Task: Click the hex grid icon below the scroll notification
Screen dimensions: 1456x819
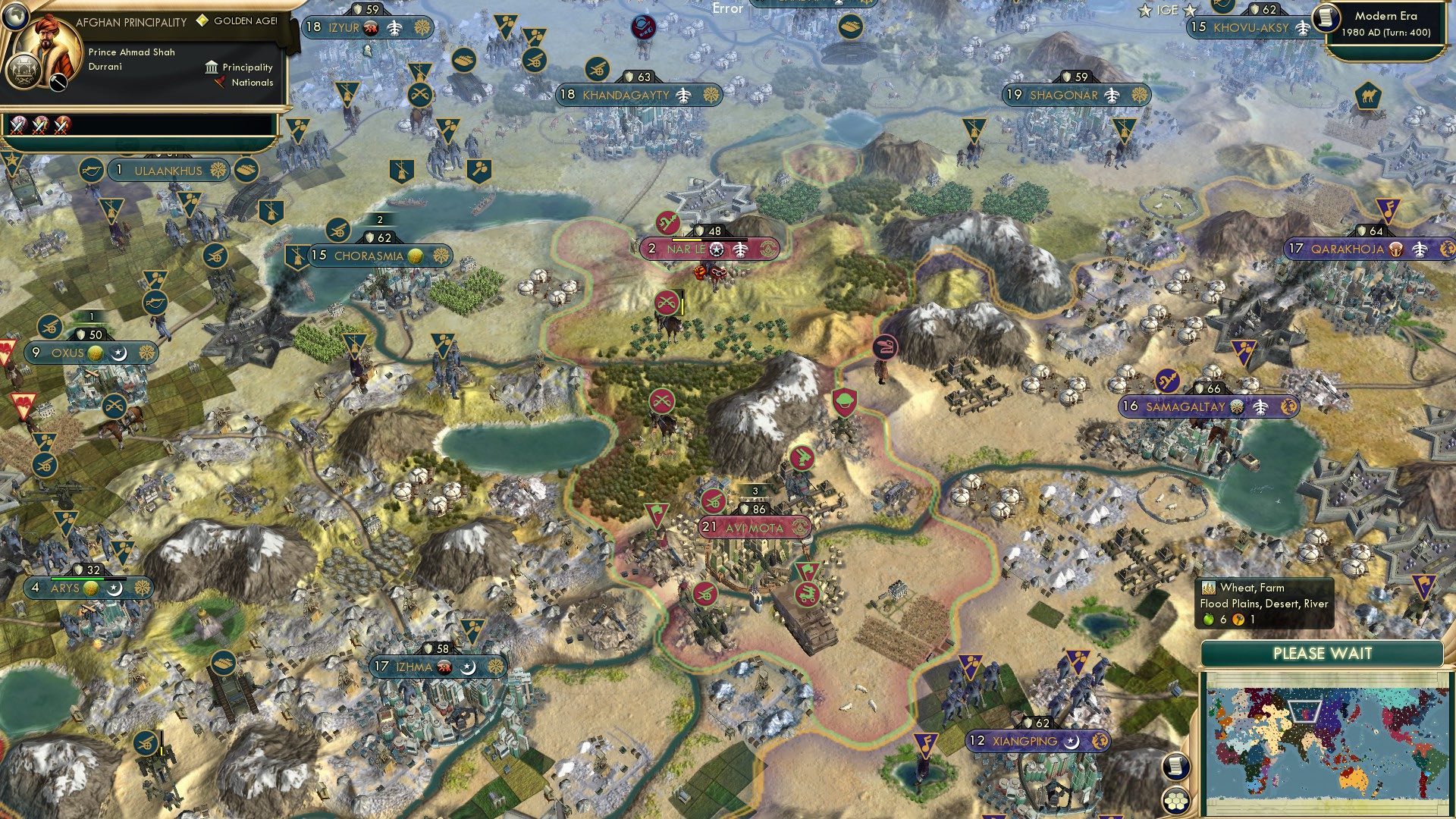Action: [1176, 799]
